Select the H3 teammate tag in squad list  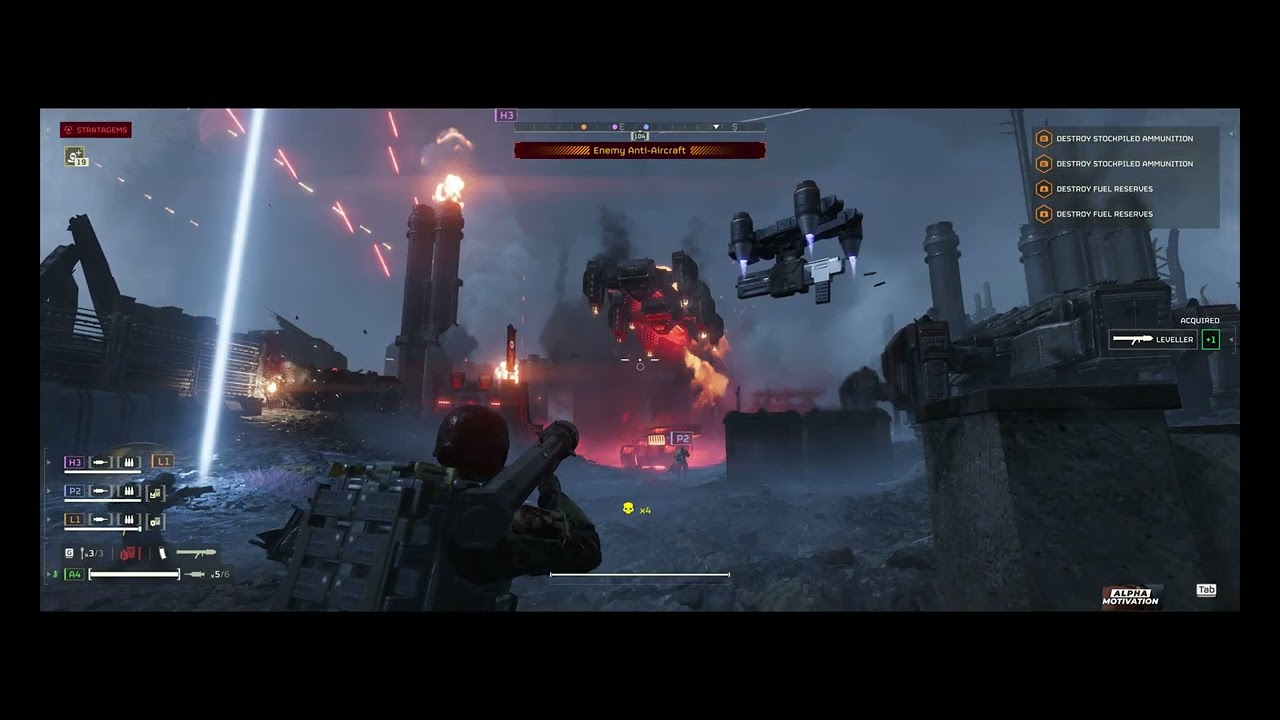[74, 462]
